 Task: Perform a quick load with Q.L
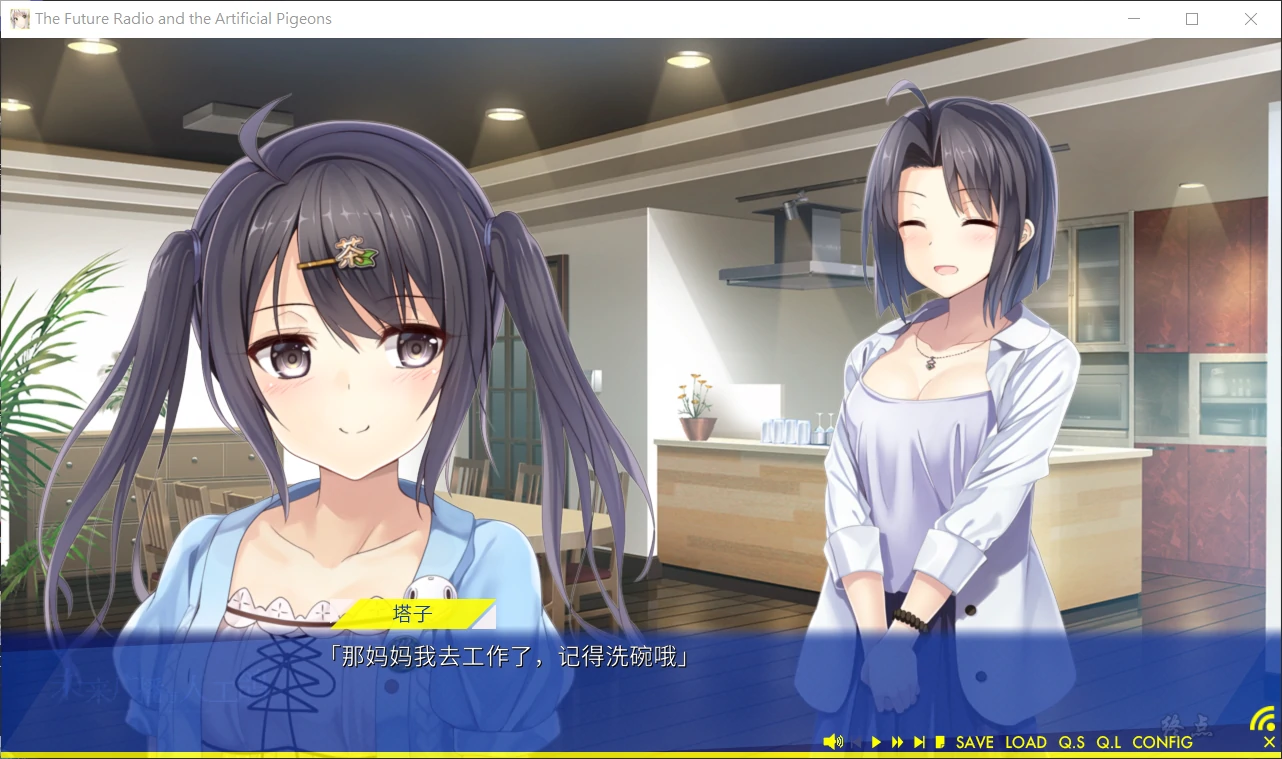click(x=1110, y=742)
